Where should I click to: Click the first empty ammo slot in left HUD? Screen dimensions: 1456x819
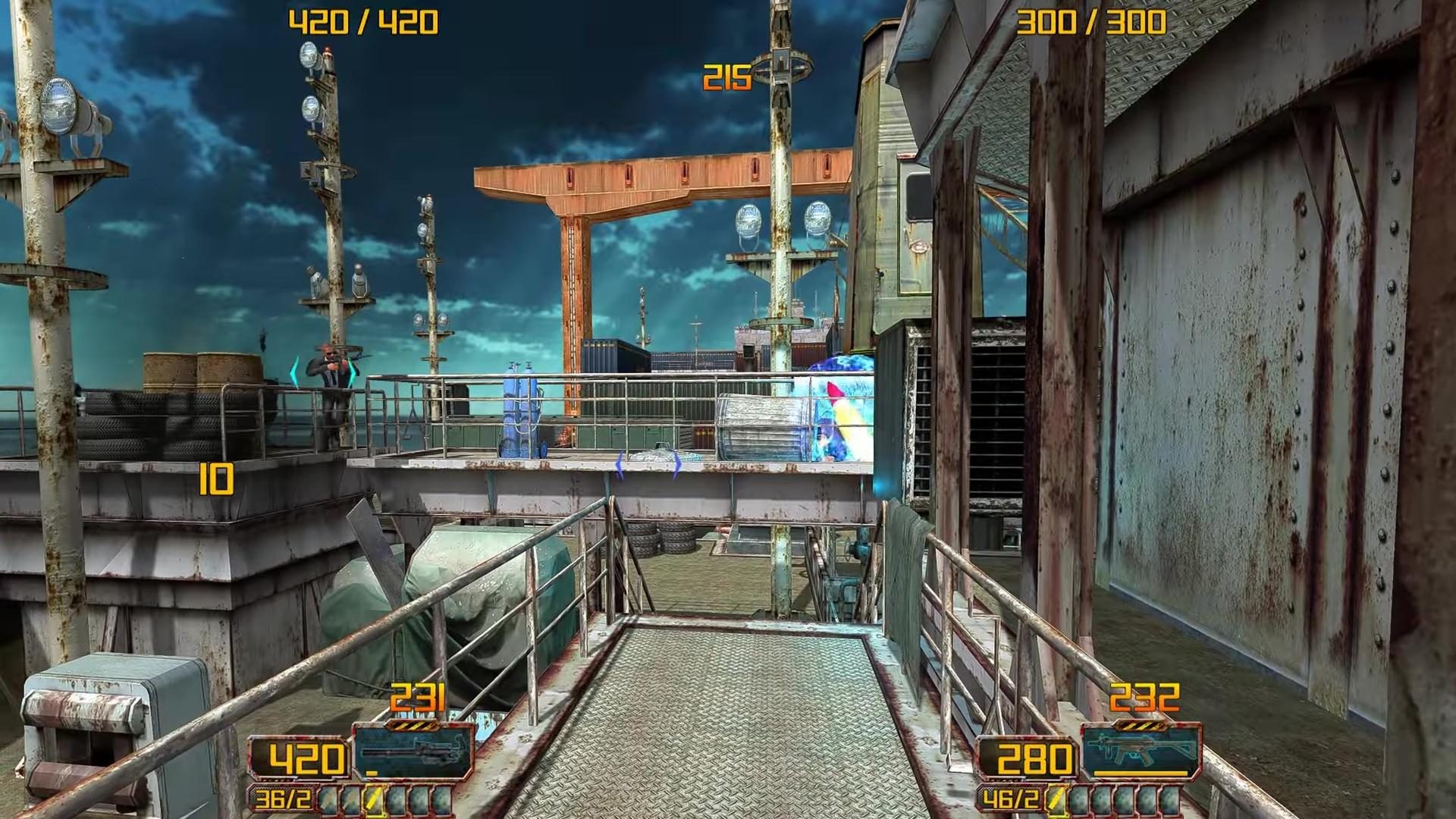click(x=331, y=801)
